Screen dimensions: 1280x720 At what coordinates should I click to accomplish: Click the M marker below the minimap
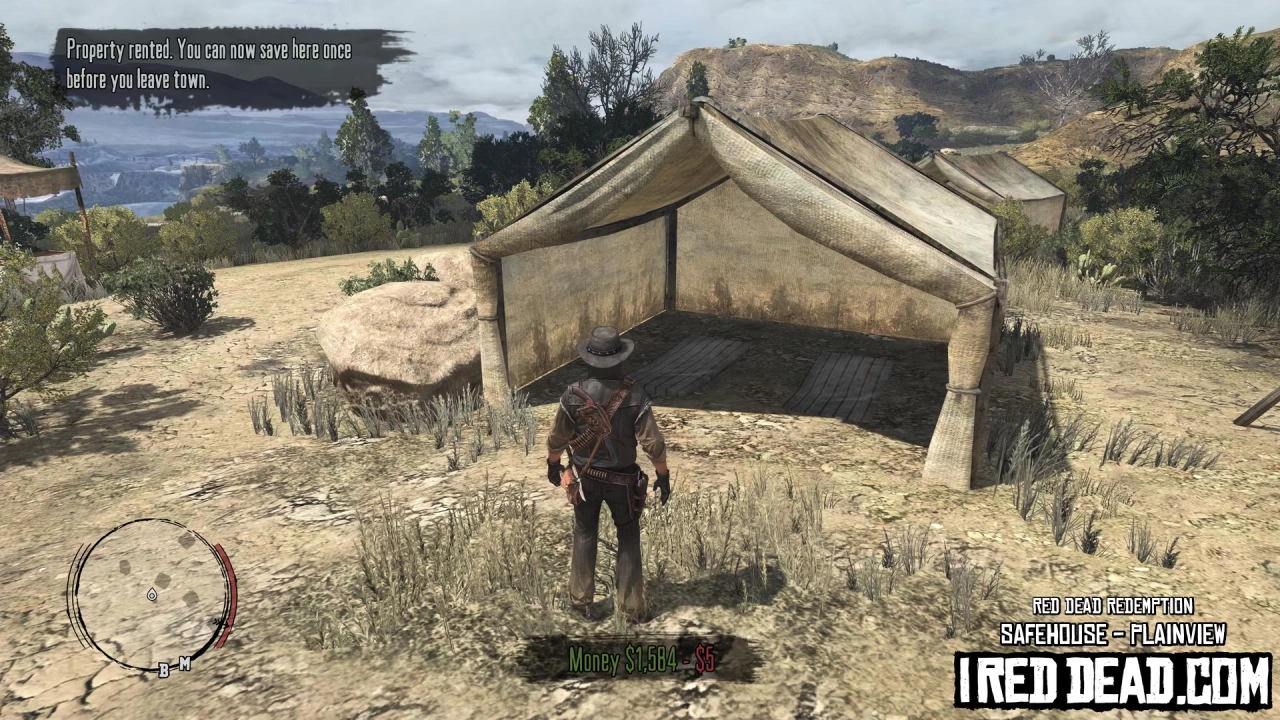186,661
